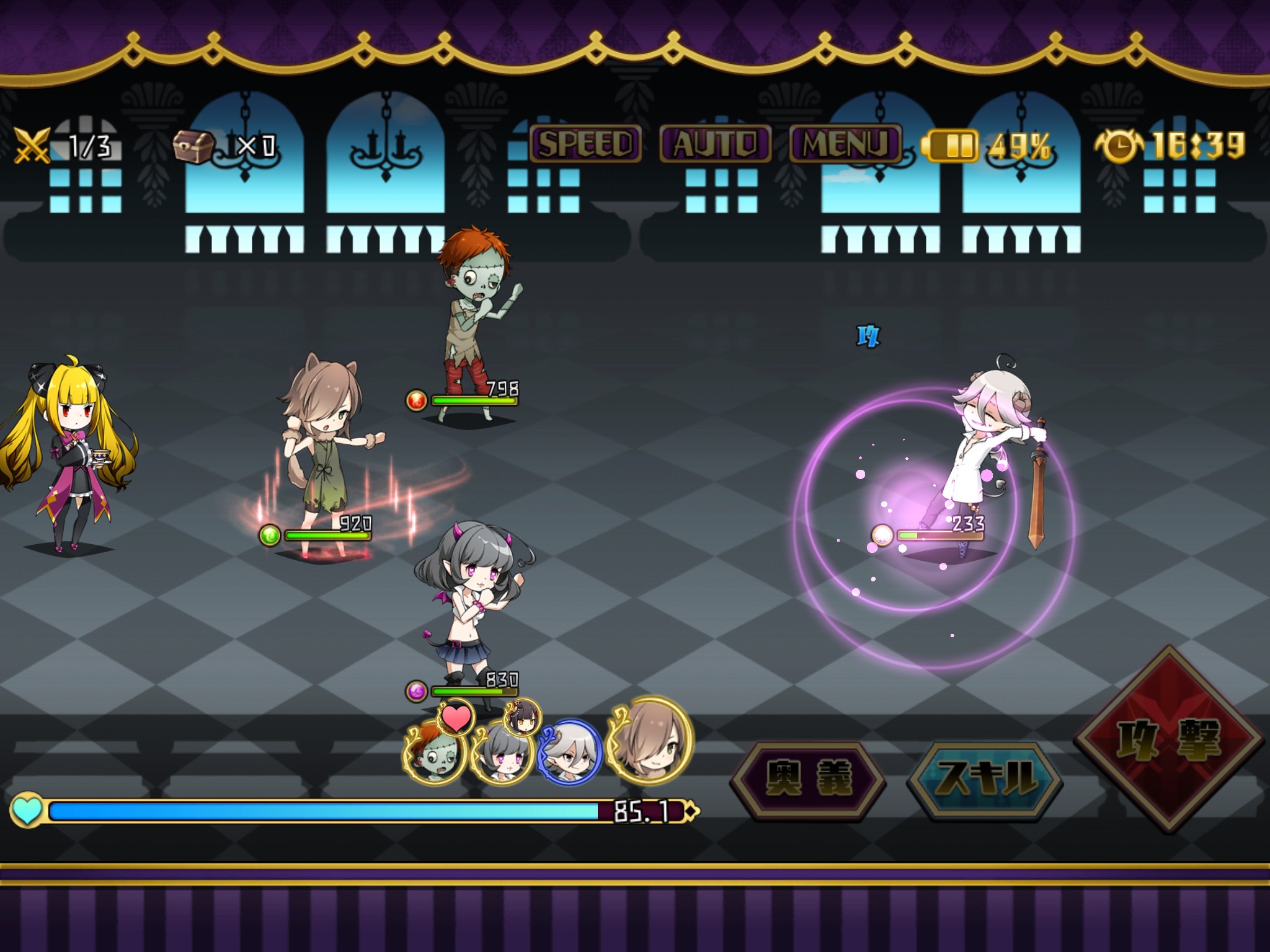This screenshot has height=952, width=1270.
Task: Tap the red 攻撃 attack button
Action: point(1169,739)
